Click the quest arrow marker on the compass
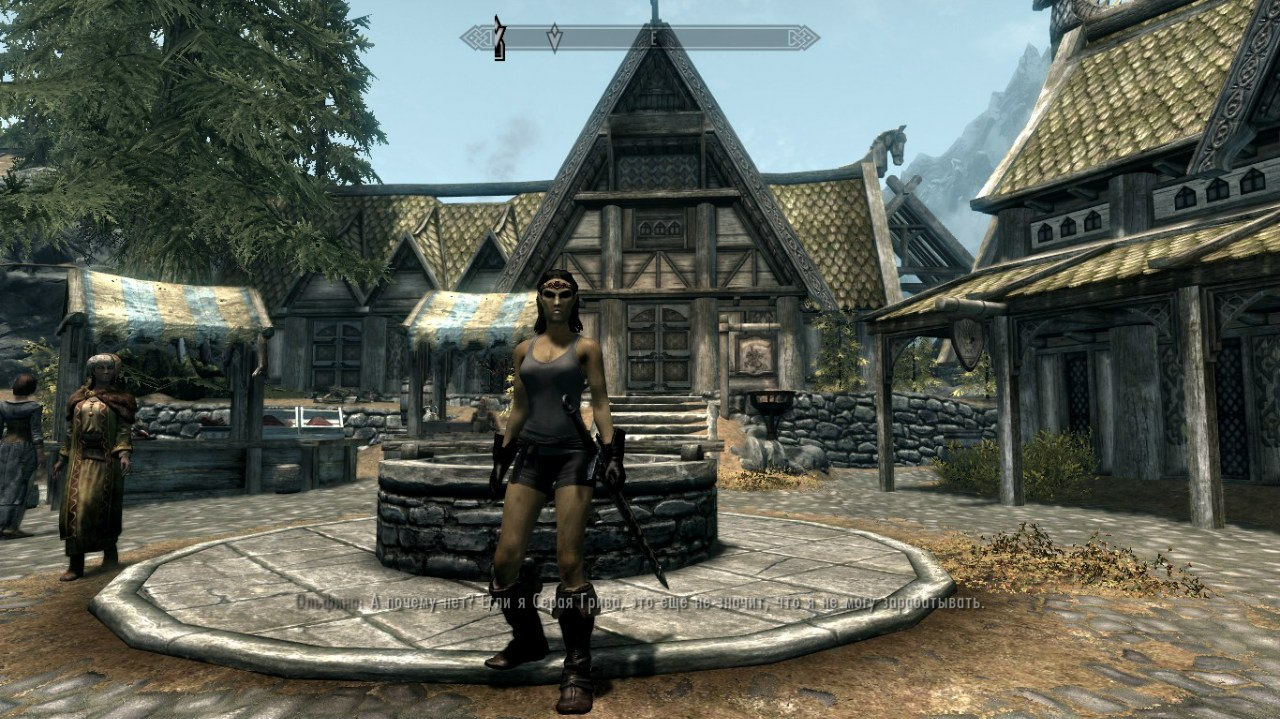 click(x=554, y=38)
